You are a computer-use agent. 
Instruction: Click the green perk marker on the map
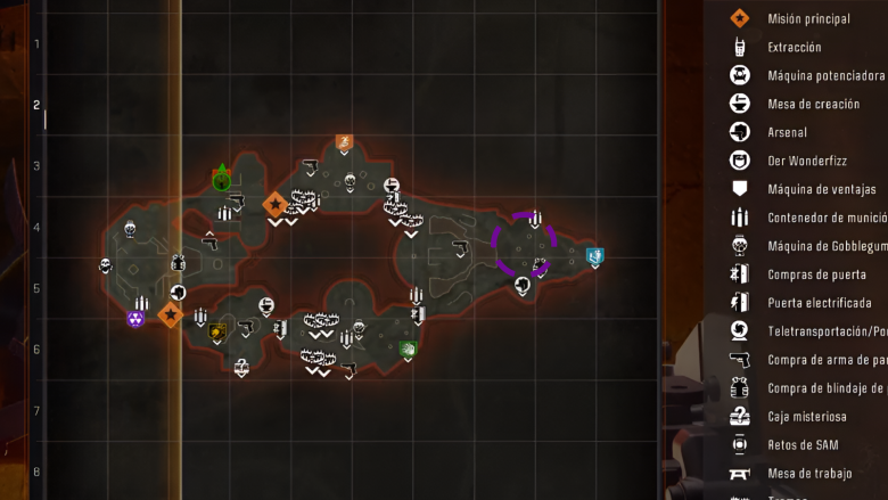(407, 349)
